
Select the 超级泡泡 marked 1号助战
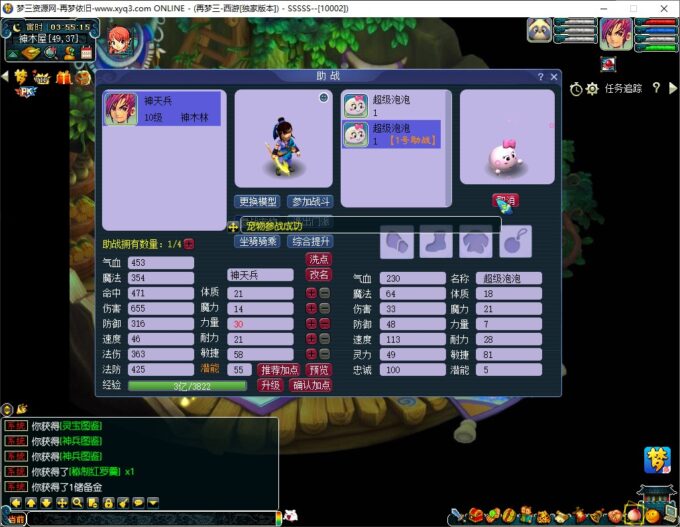point(391,134)
